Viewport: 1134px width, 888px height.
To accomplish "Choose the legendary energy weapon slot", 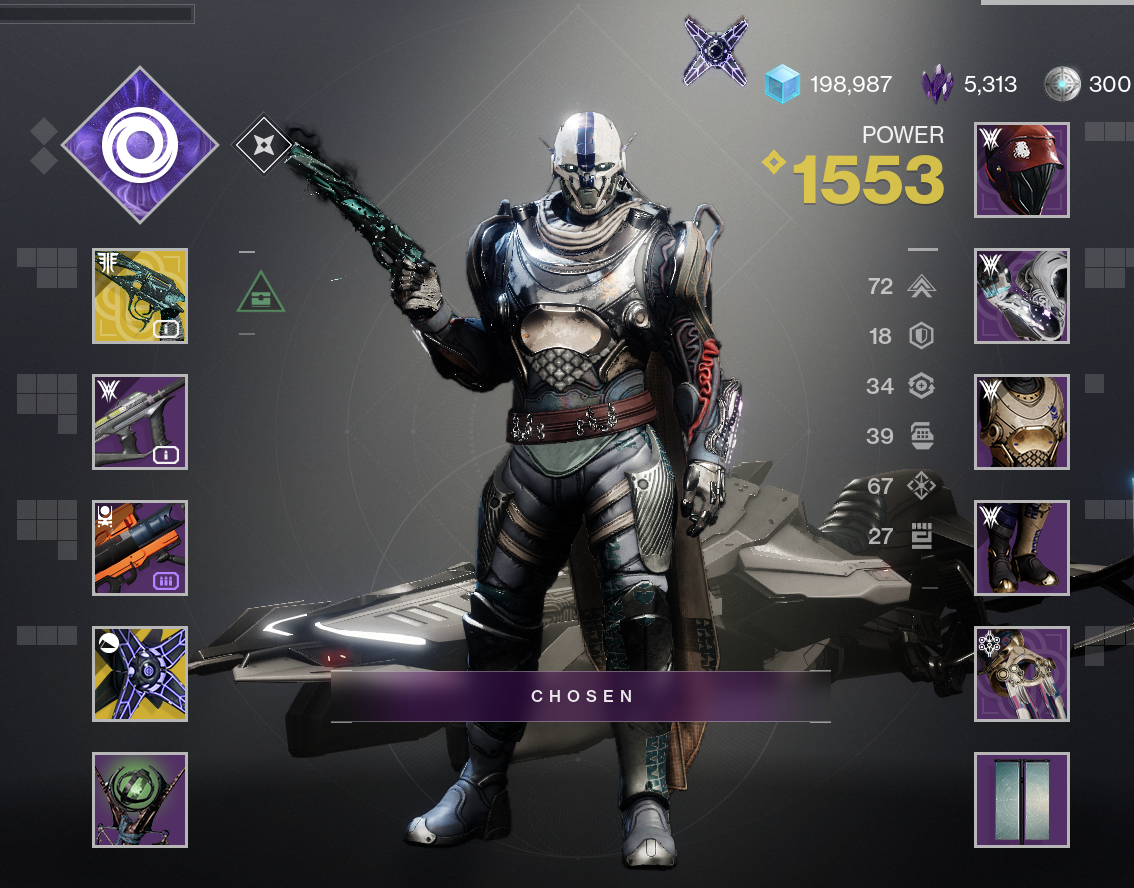I will [x=140, y=422].
